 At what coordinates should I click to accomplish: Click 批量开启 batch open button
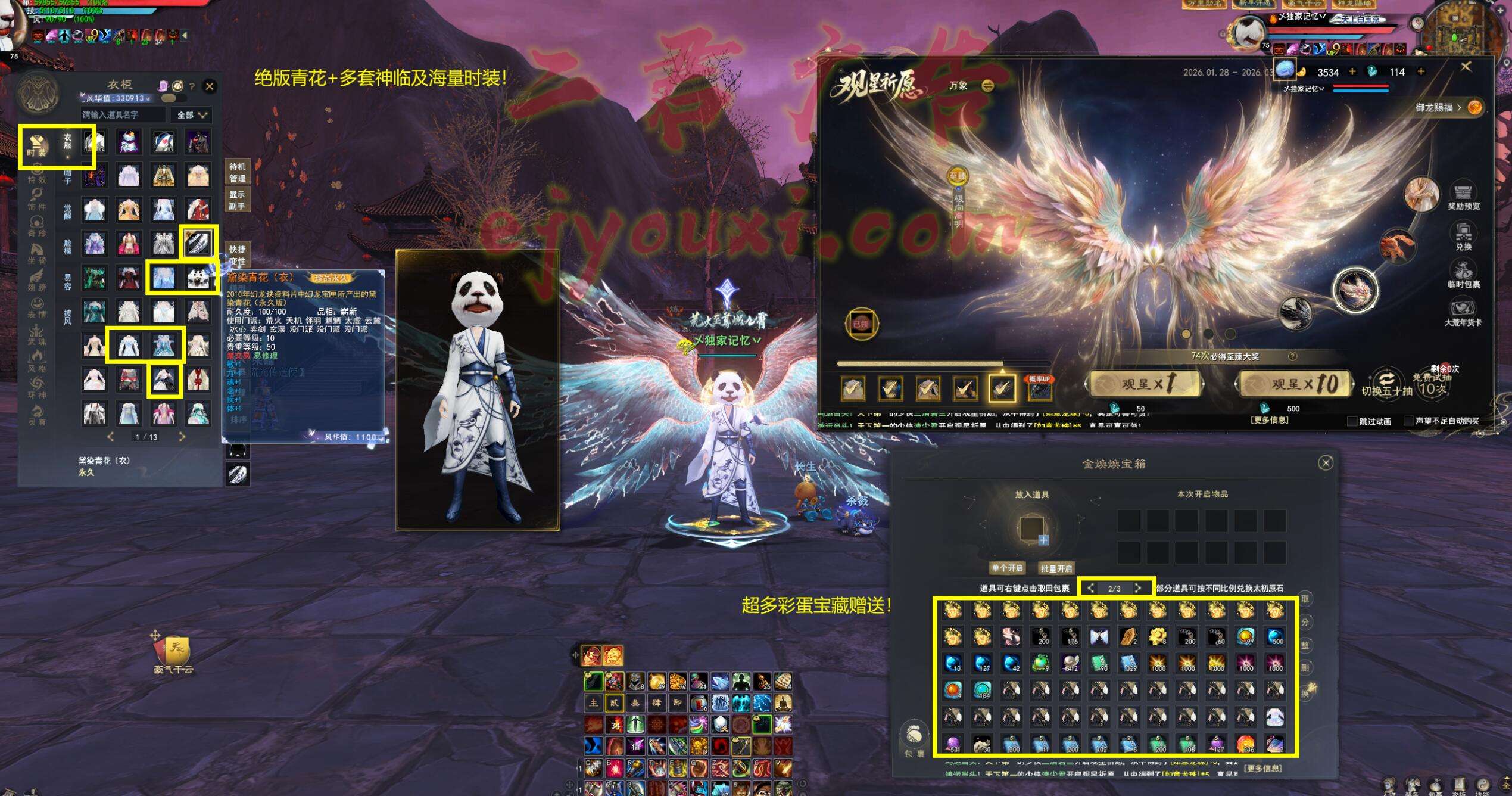[x=1056, y=568]
